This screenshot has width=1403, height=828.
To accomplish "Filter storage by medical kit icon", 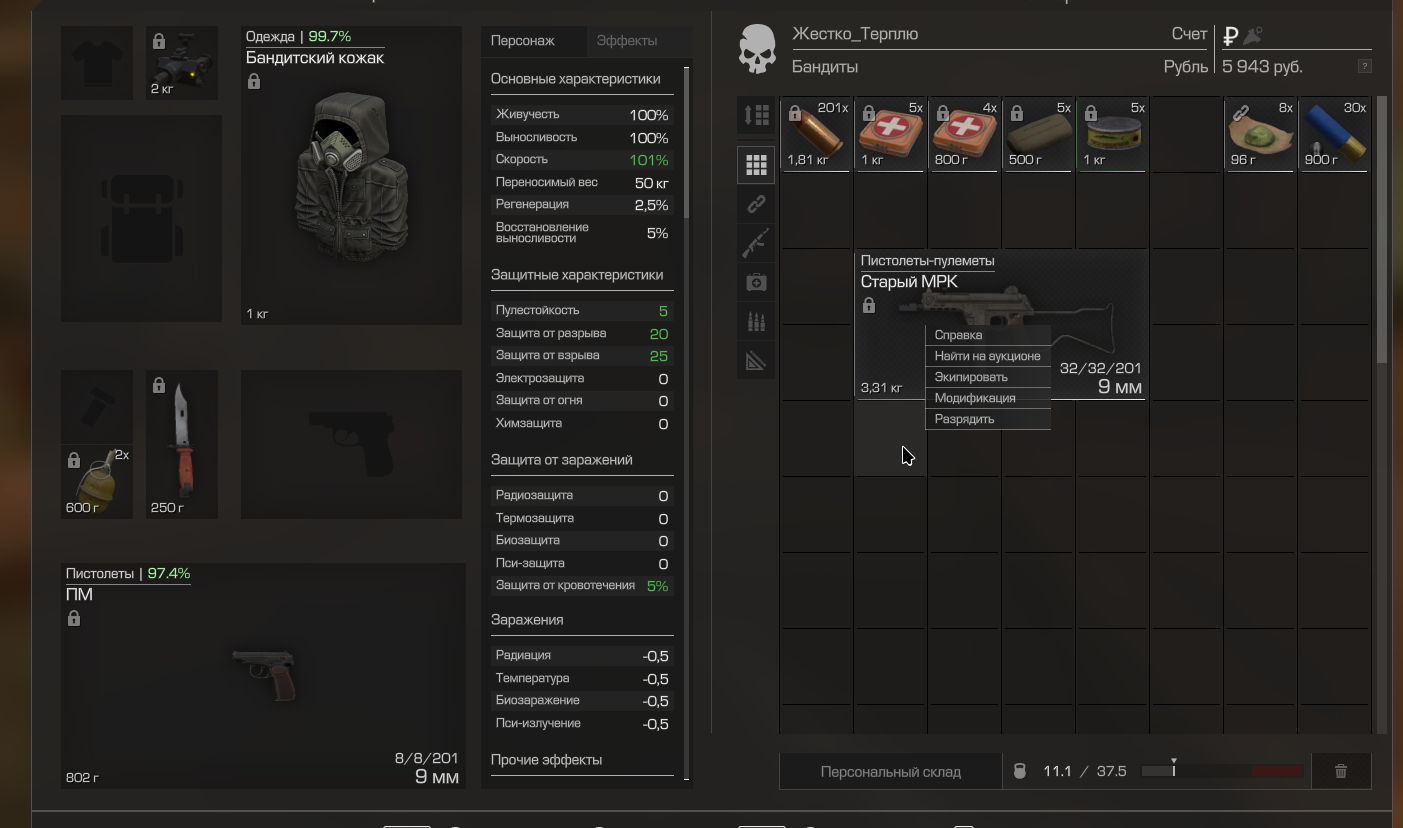I will pyautogui.click(x=756, y=283).
